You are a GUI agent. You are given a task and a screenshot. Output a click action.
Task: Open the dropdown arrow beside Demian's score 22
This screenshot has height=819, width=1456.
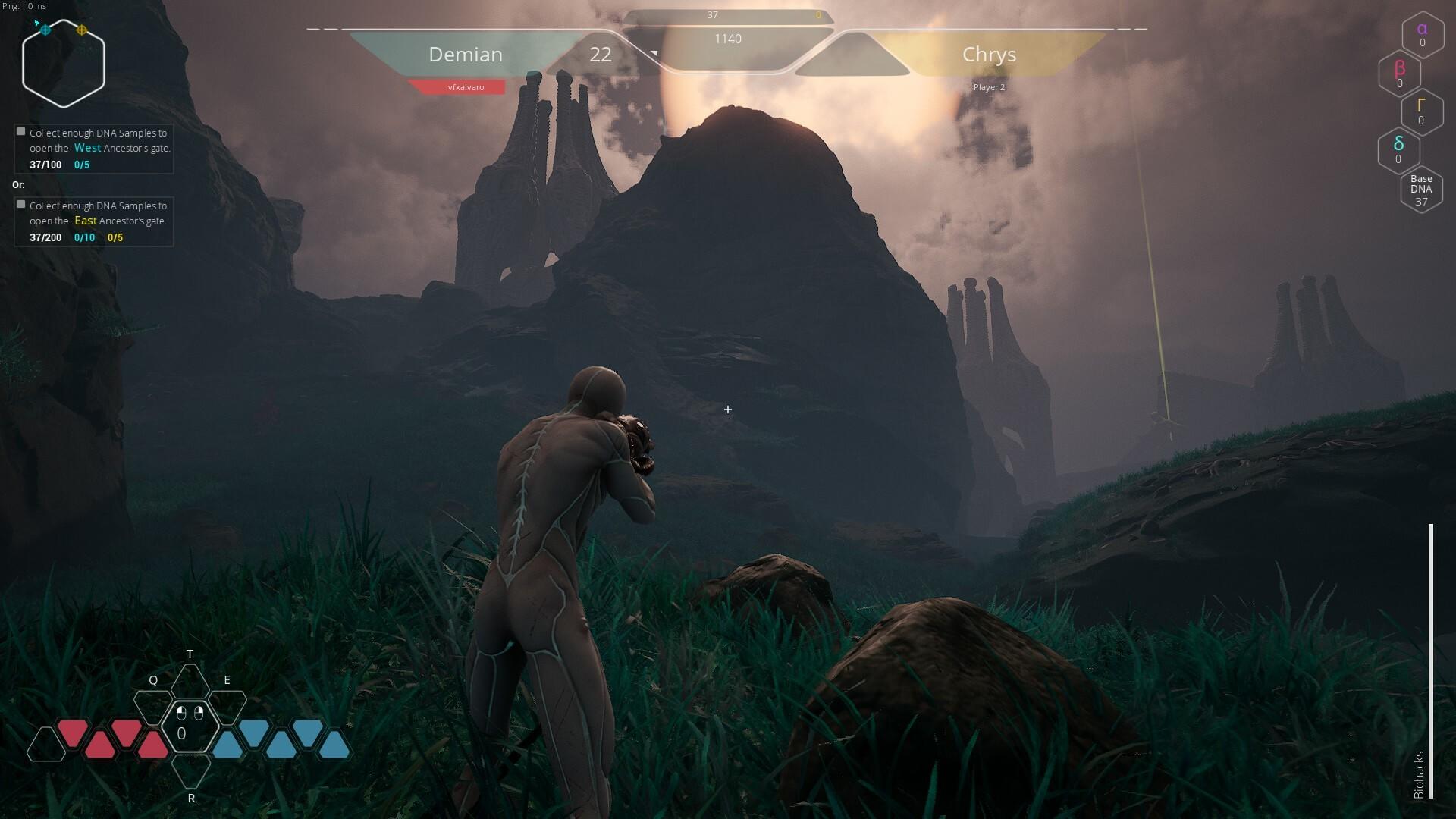click(x=653, y=55)
